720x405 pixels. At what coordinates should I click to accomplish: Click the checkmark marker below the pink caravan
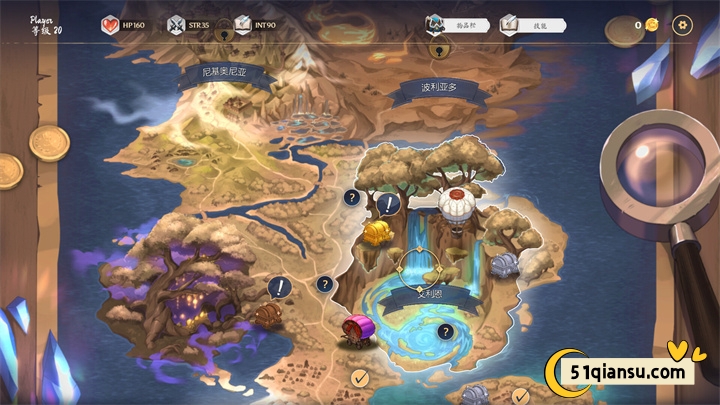point(360,377)
